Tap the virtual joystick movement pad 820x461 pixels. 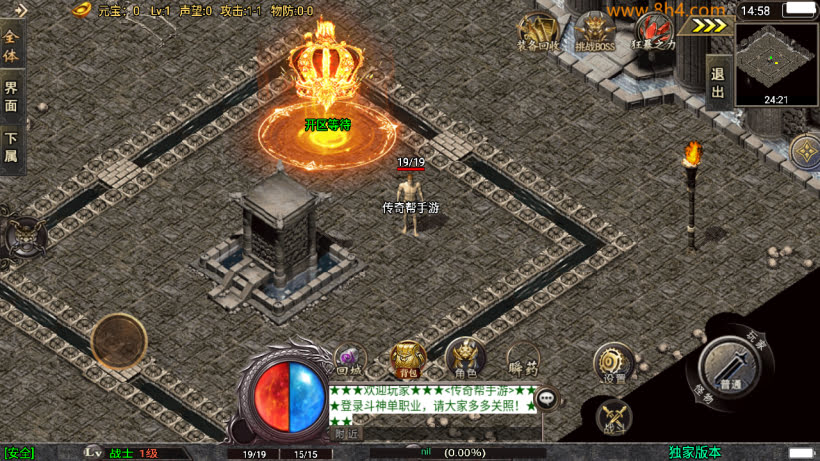click(x=119, y=341)
